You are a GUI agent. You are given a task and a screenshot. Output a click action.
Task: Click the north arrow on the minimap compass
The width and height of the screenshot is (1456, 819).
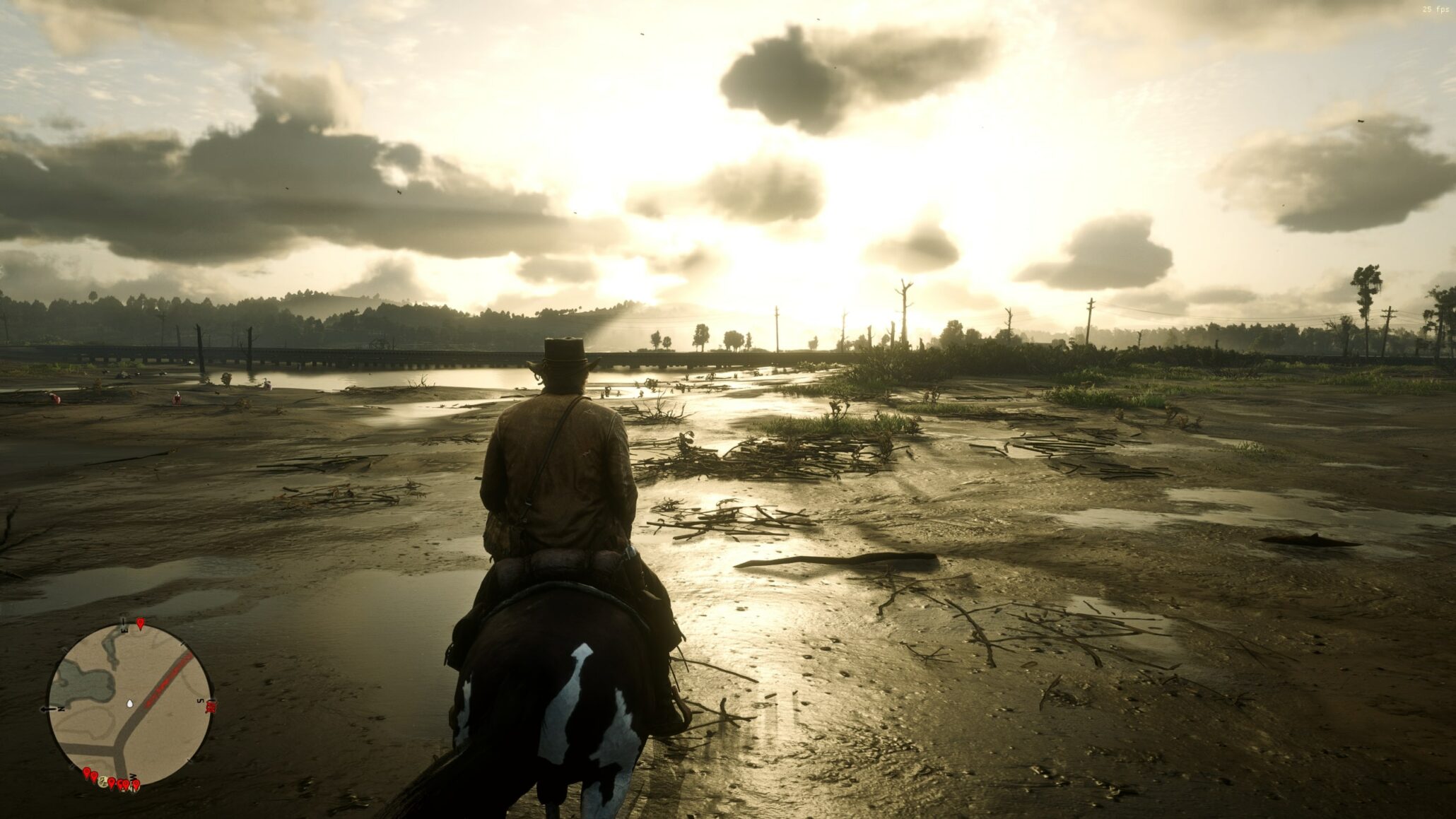[47, 708]
